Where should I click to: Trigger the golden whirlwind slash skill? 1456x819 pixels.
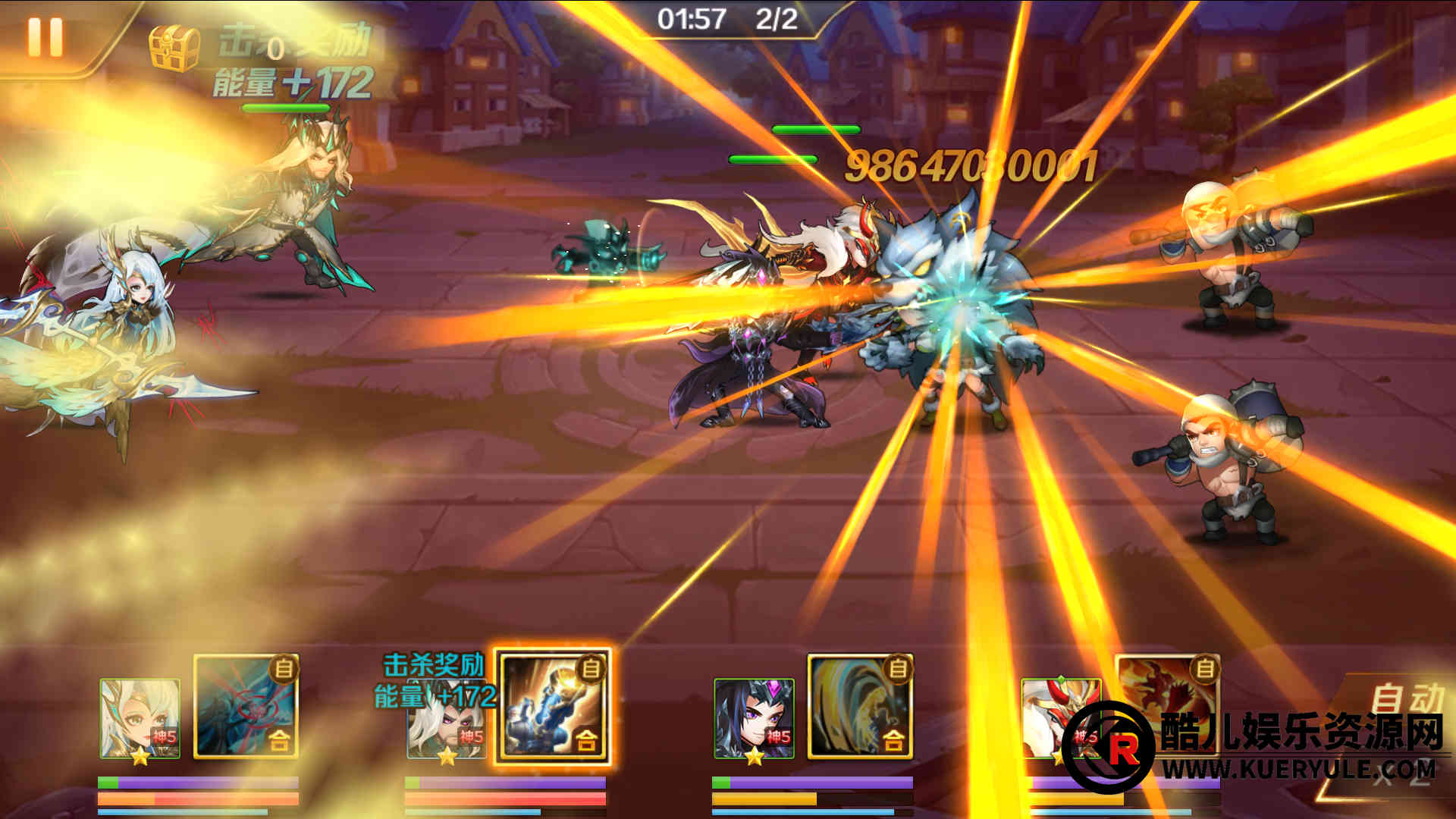(x=860, y=707)
